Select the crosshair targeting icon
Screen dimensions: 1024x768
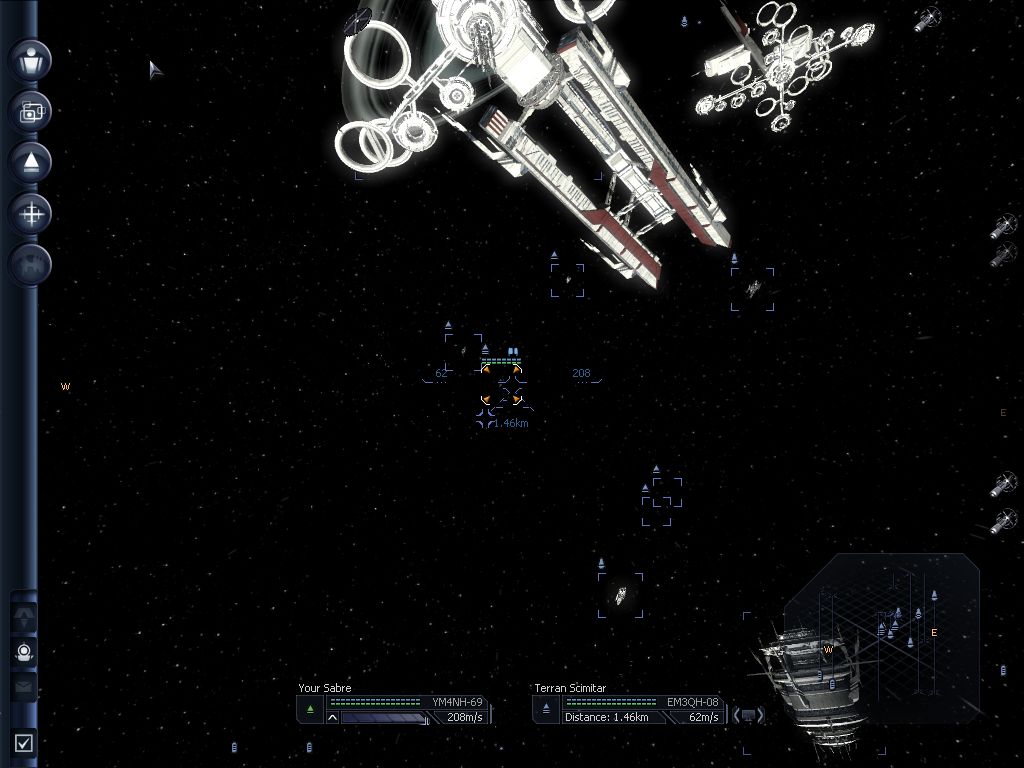pyautogui.click(x=30, y=213)
